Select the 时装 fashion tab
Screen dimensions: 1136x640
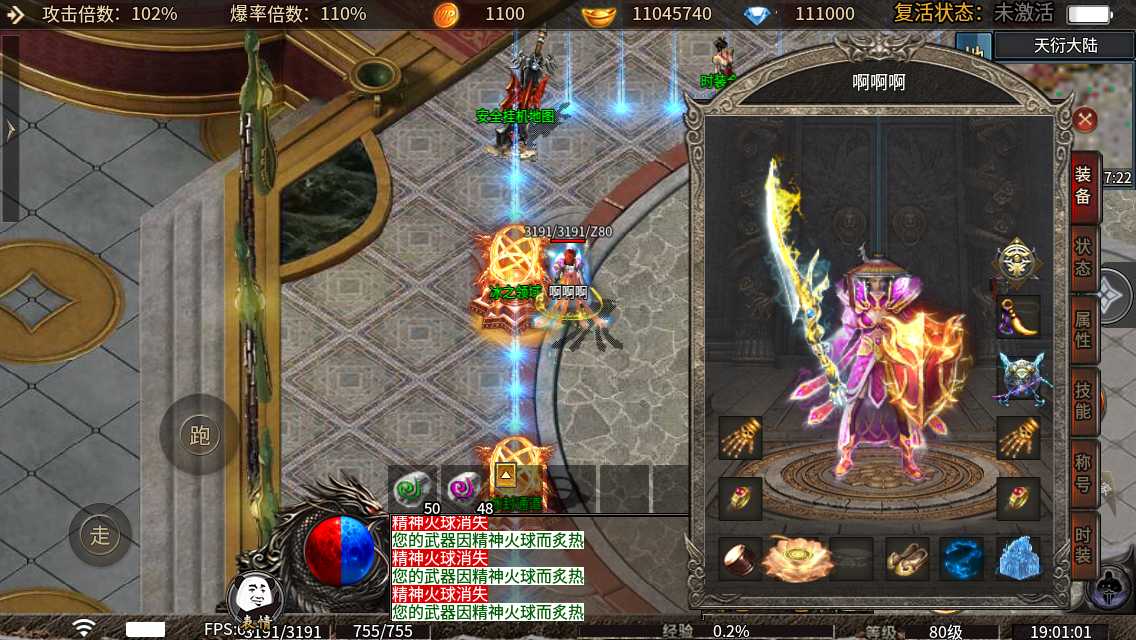[1084, 545]
